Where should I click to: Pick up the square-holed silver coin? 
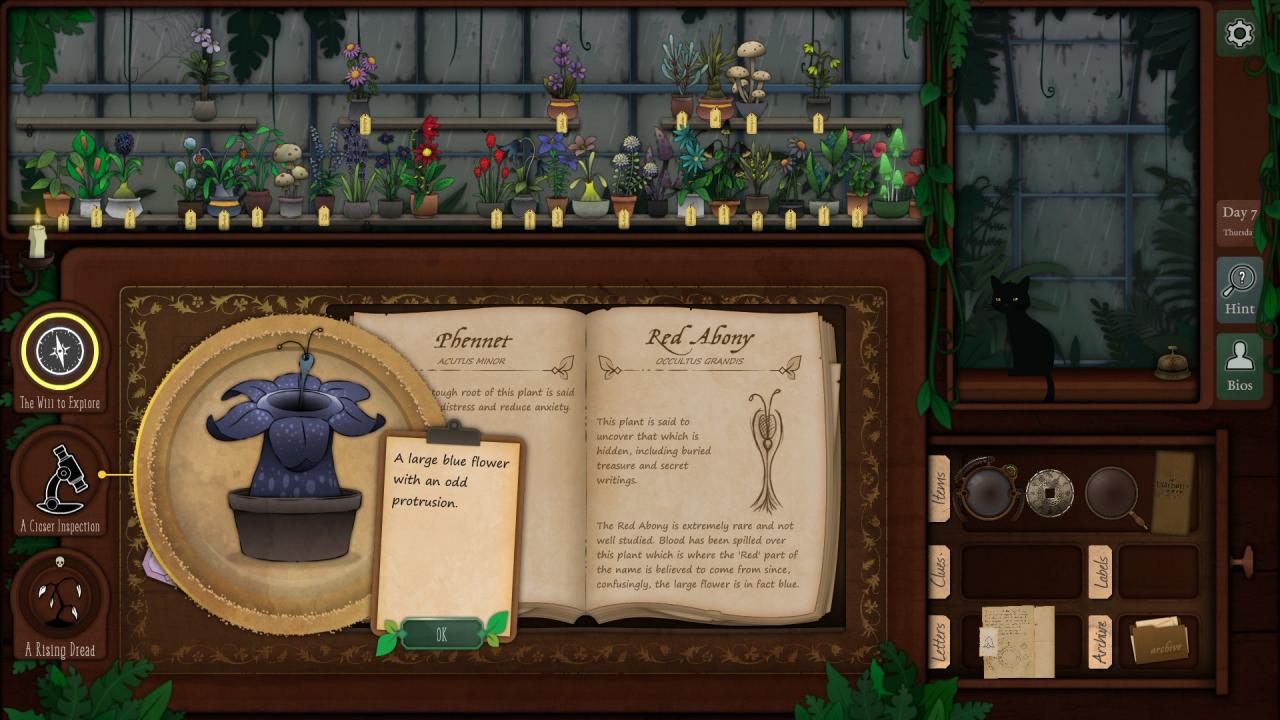[1049, 491]
